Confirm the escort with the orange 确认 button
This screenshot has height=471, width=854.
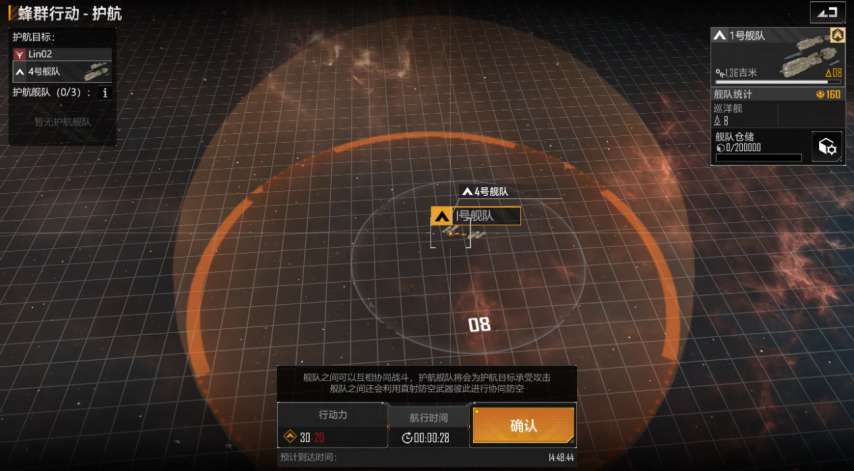(x=523, y=425)
